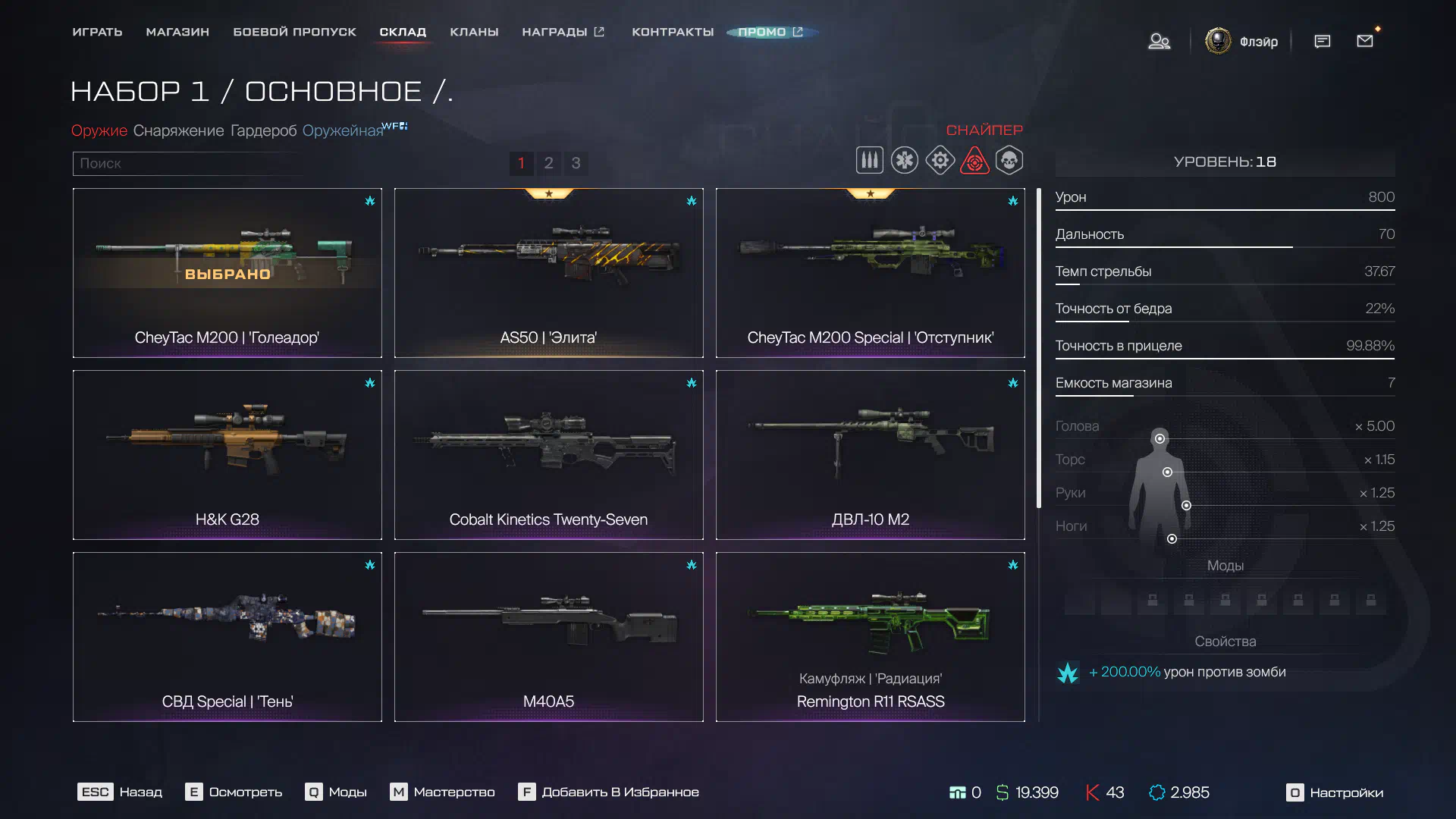Open the БОЕВОЙ ПРОПУСК battle pass
This screenshot has height=819, width=1456.
click(x=294, y=32)
